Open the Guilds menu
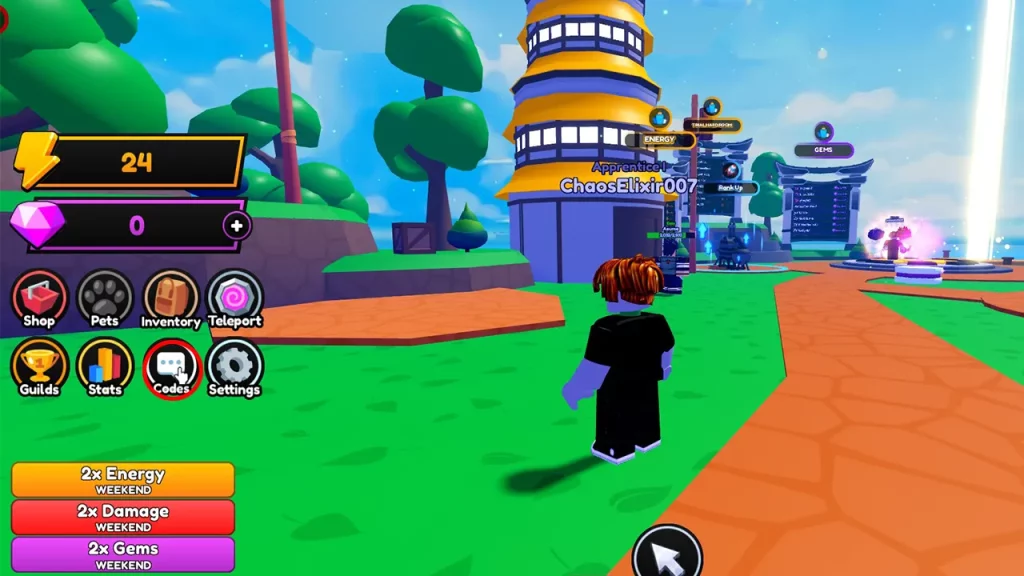 click(x=39, y=366)
